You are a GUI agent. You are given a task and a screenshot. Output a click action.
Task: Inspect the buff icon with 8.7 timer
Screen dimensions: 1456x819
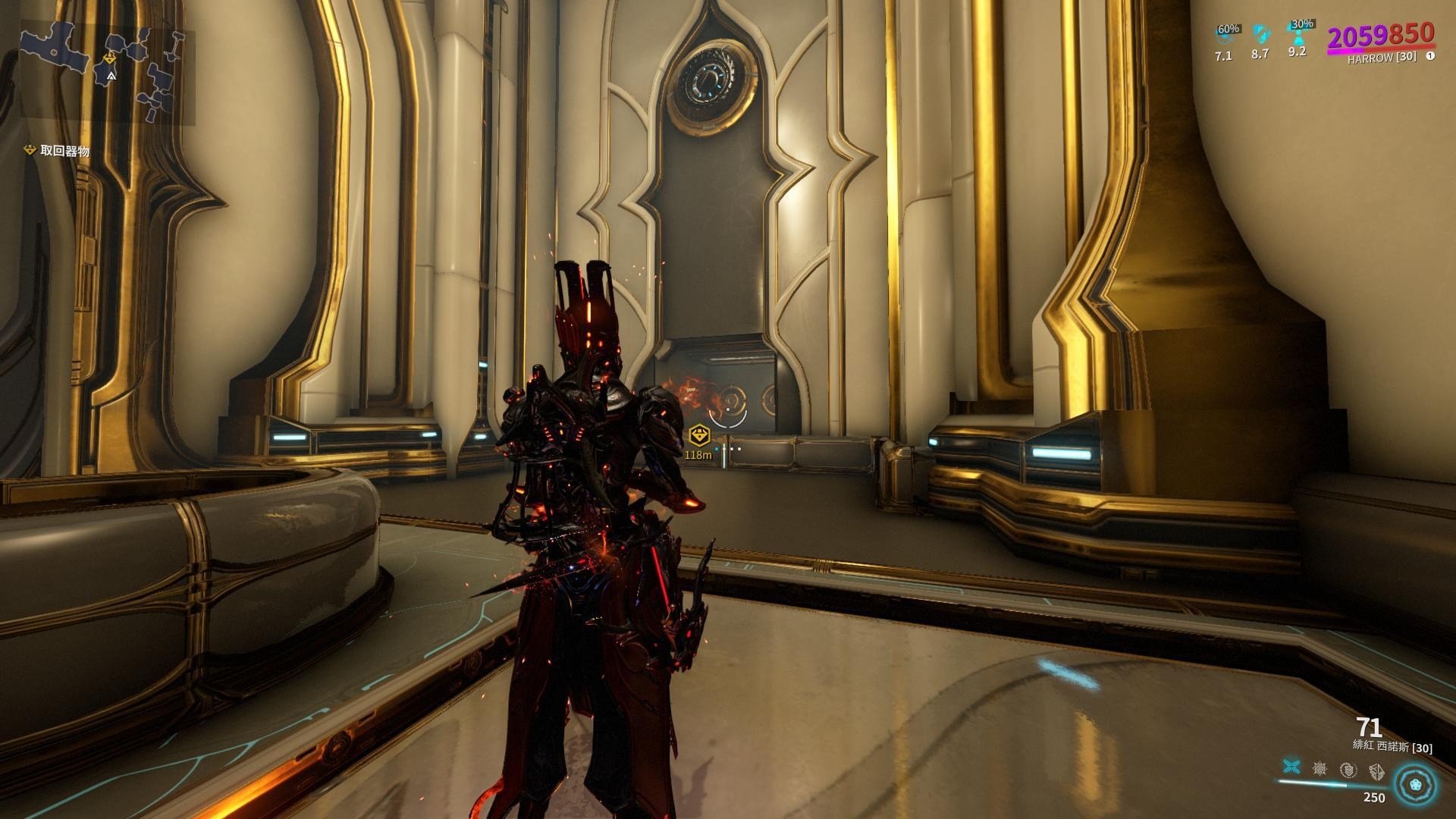pos(1260,34)
